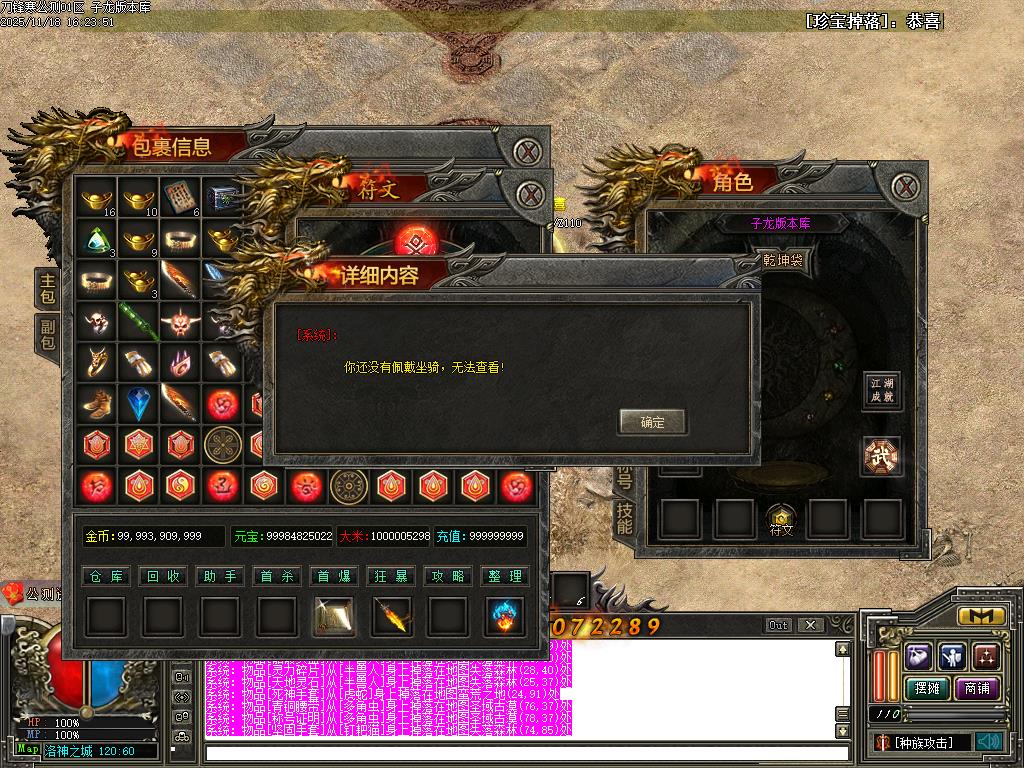1024x768 pixels.
Task: Close the 符文 rune window
Action: (532, 192)
